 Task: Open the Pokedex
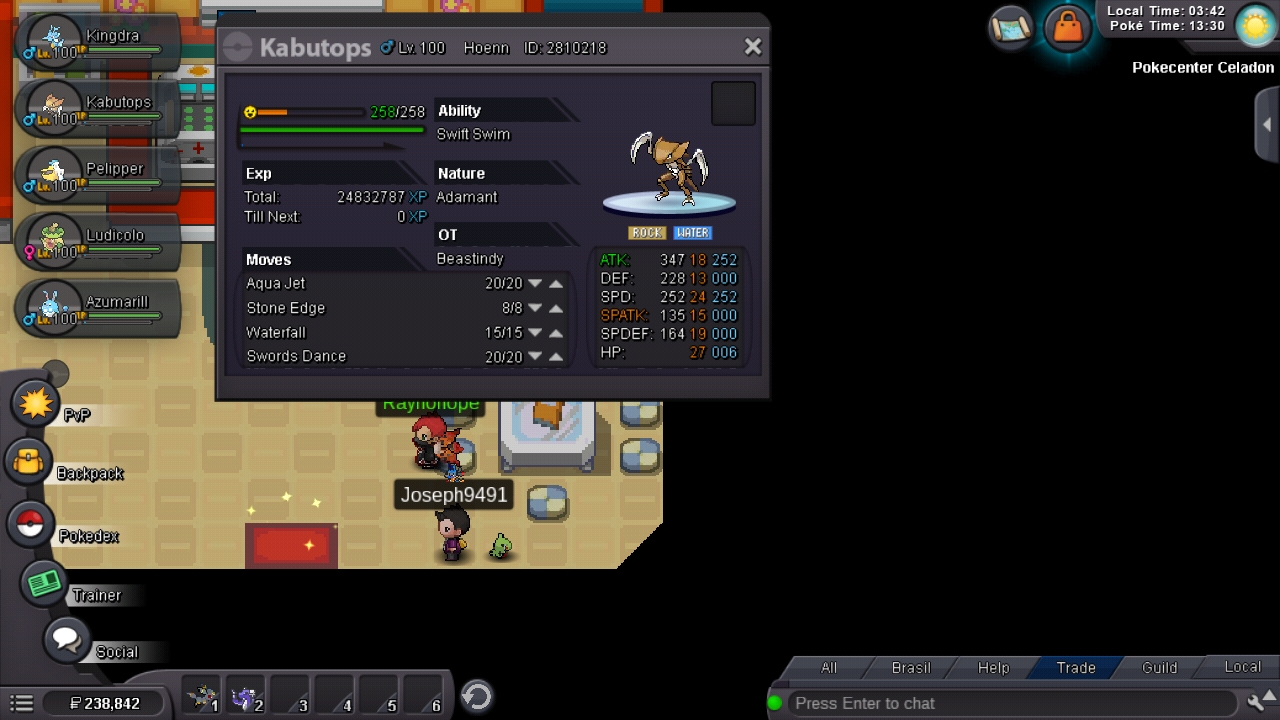click(30, 524)
